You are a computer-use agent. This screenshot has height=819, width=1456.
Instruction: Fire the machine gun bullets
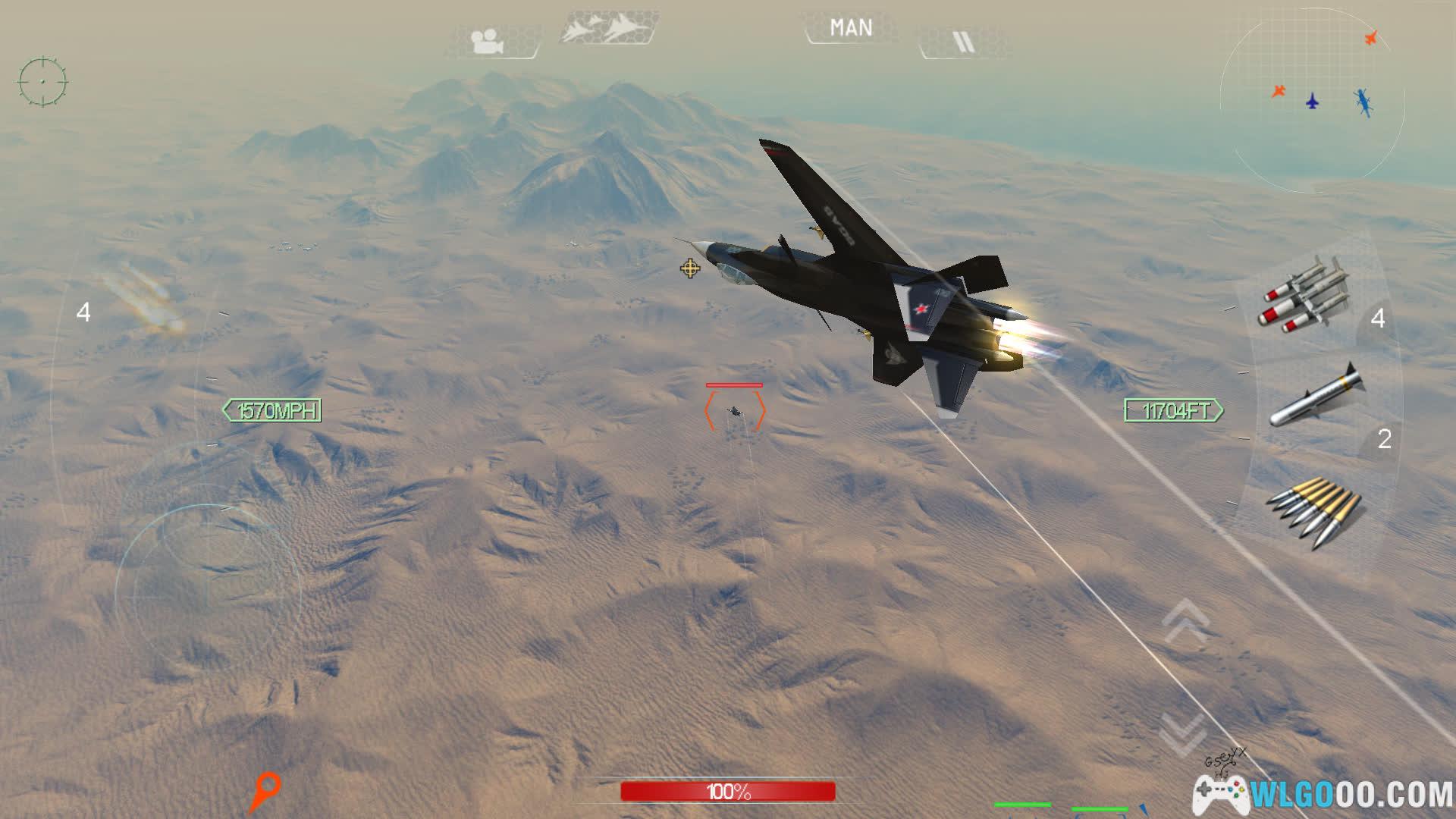tap(1313, 510)
